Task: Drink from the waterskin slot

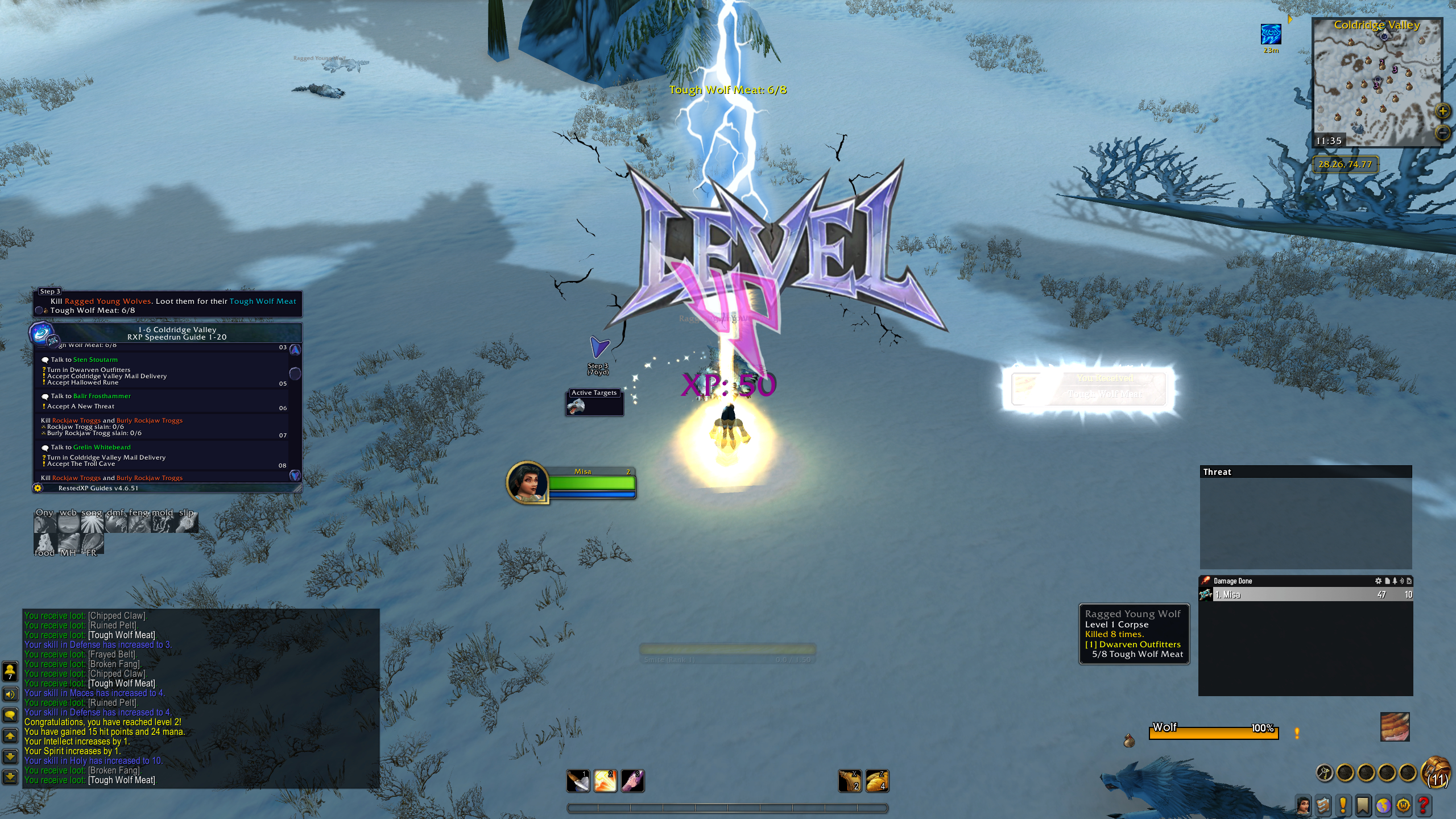Action: coord(850,781)
